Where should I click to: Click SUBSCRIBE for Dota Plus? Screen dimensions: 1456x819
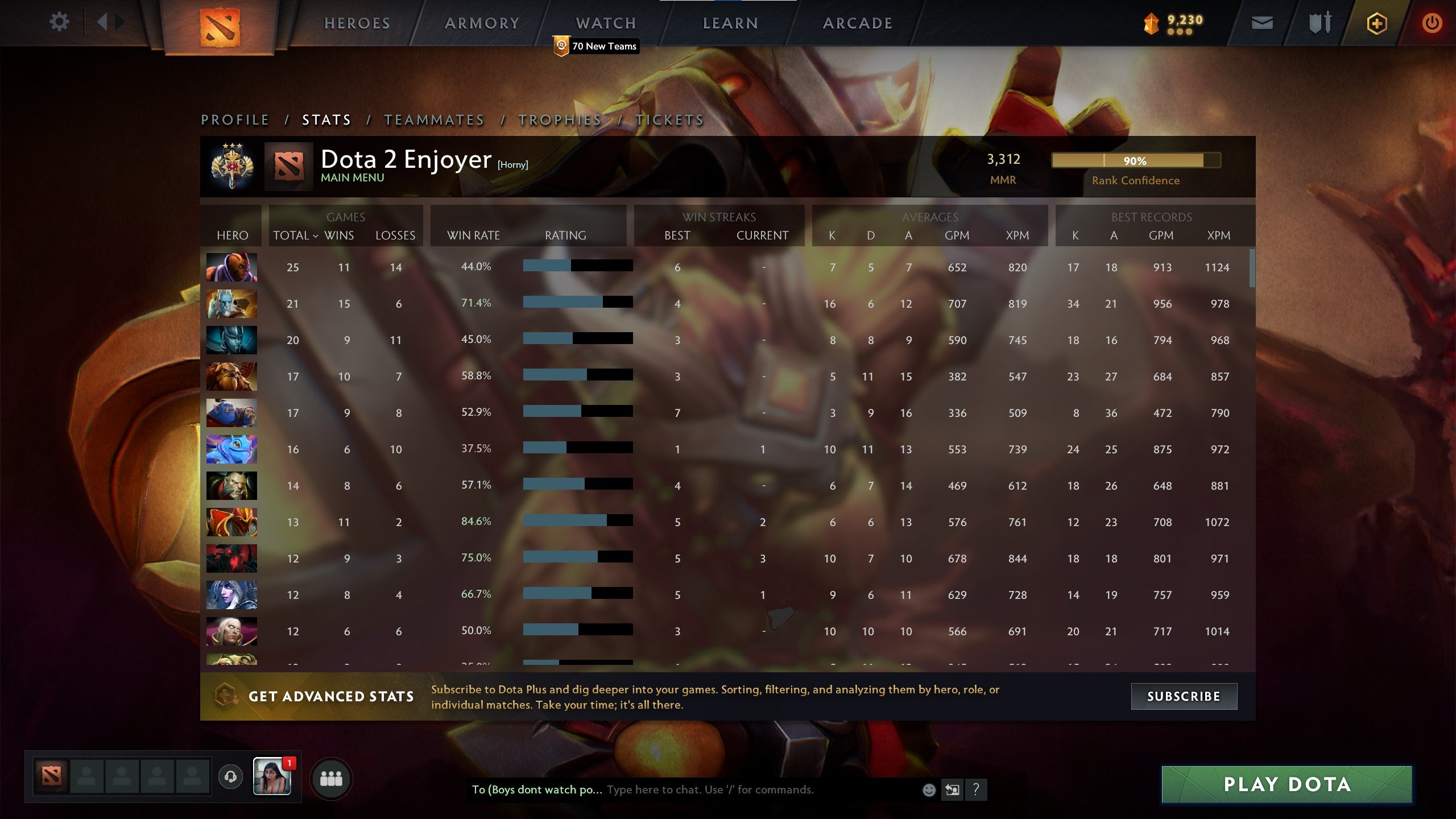(x=1185, y=696)
